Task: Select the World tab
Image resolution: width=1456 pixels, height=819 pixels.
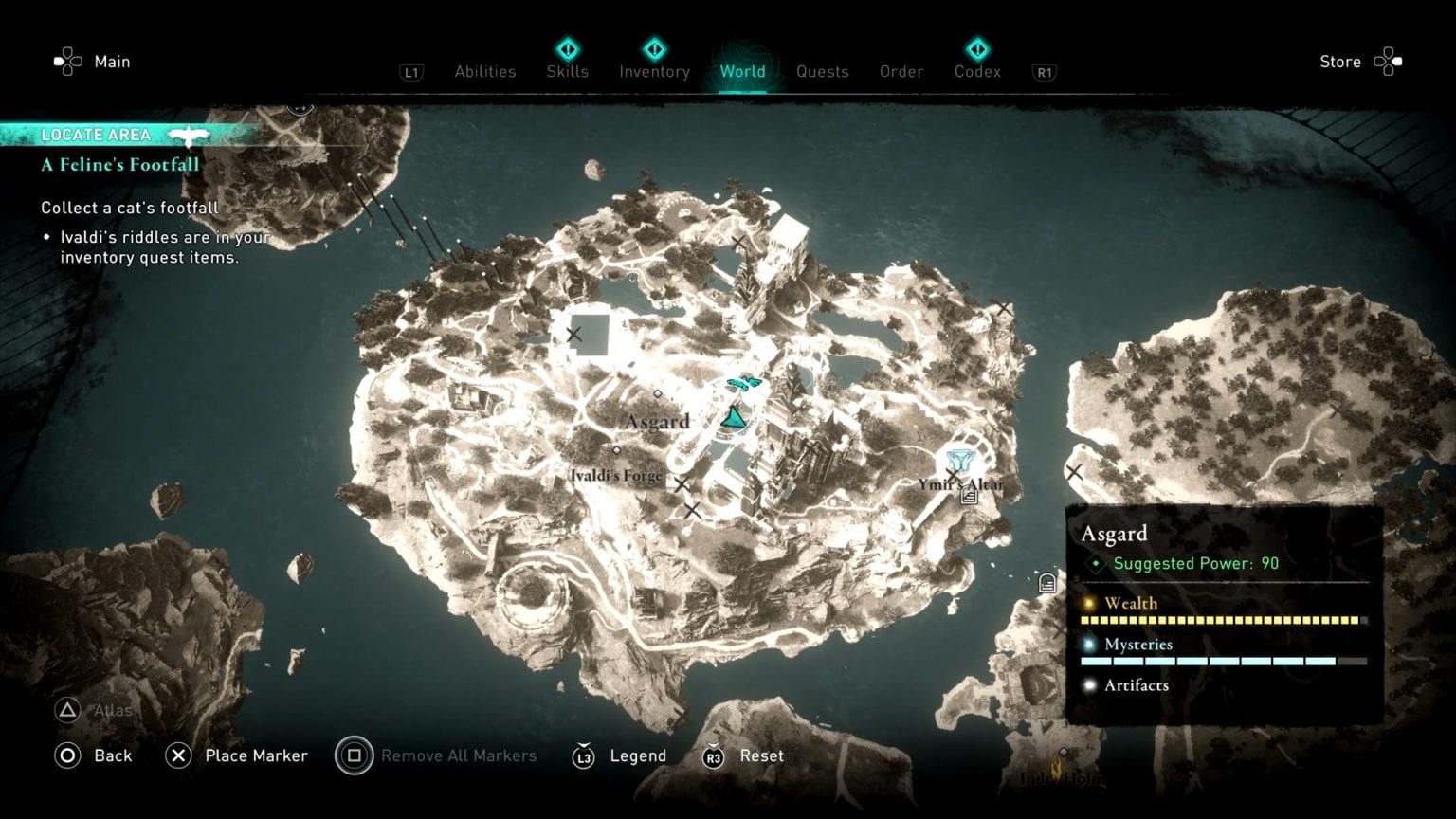Action: (x=743, y=71)
